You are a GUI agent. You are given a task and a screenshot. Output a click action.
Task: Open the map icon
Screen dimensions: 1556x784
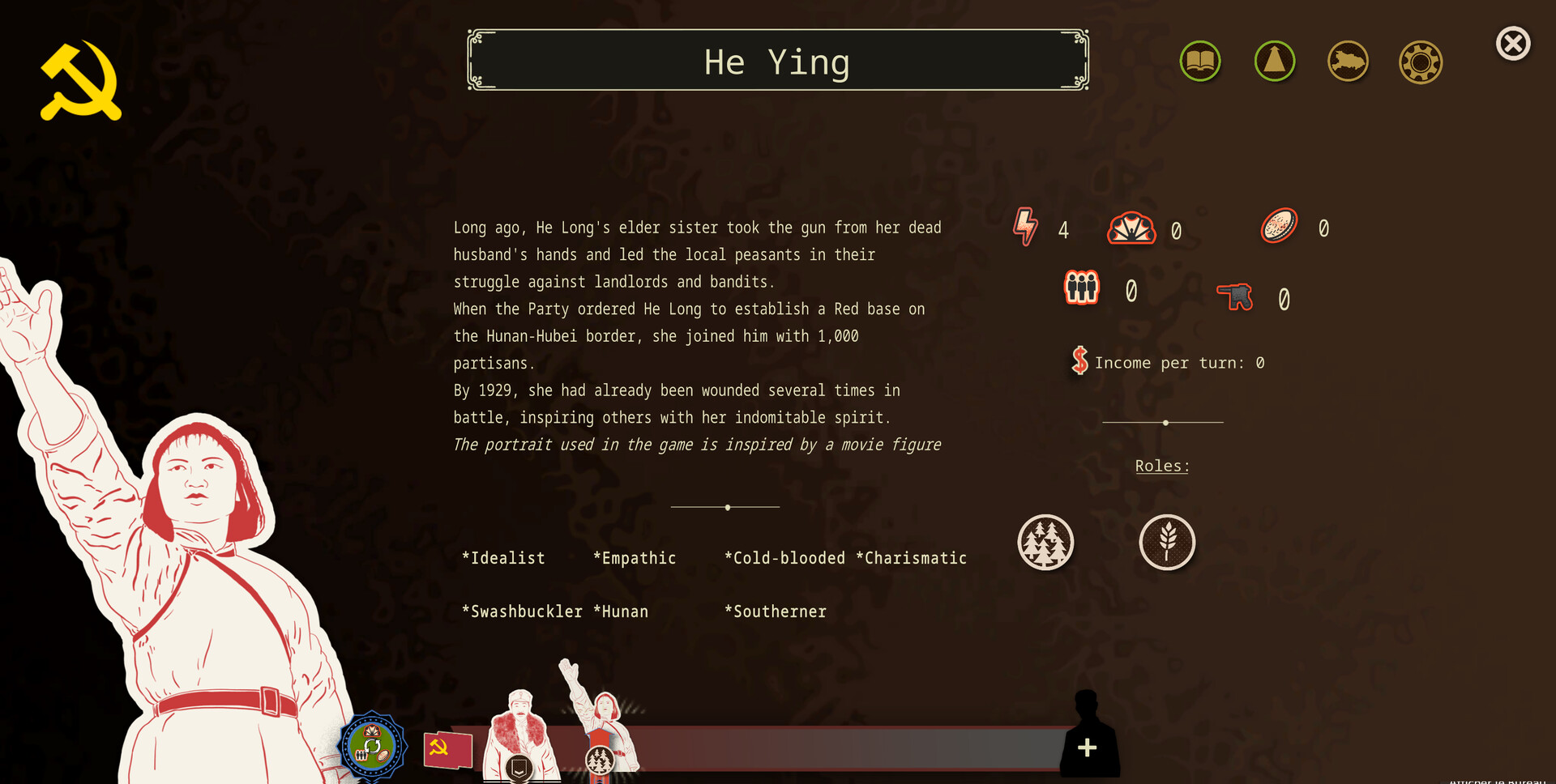[1347, 61]
